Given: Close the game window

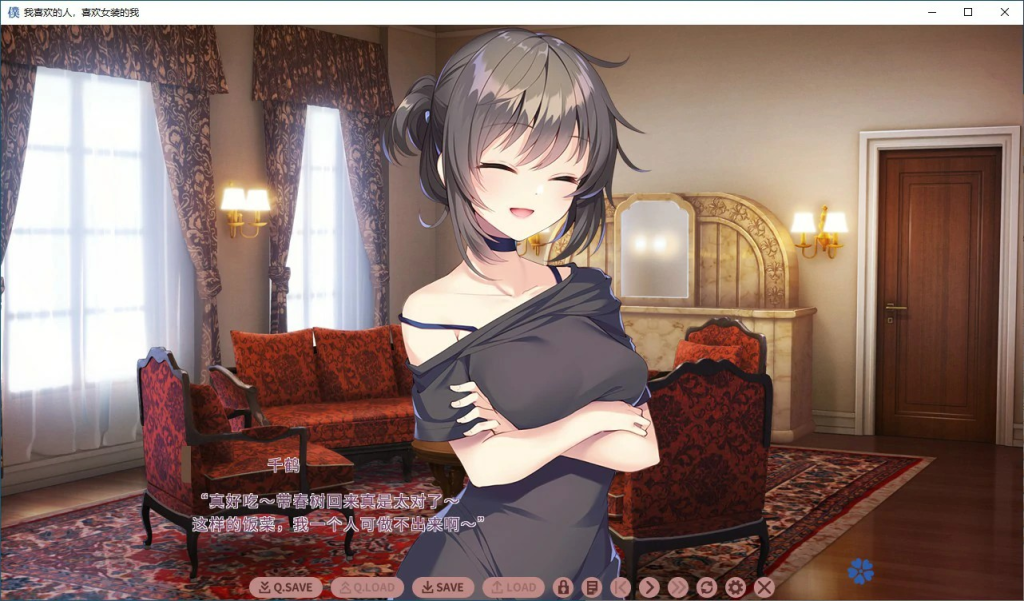Looking at the screenshot, I should [1004, 12].
